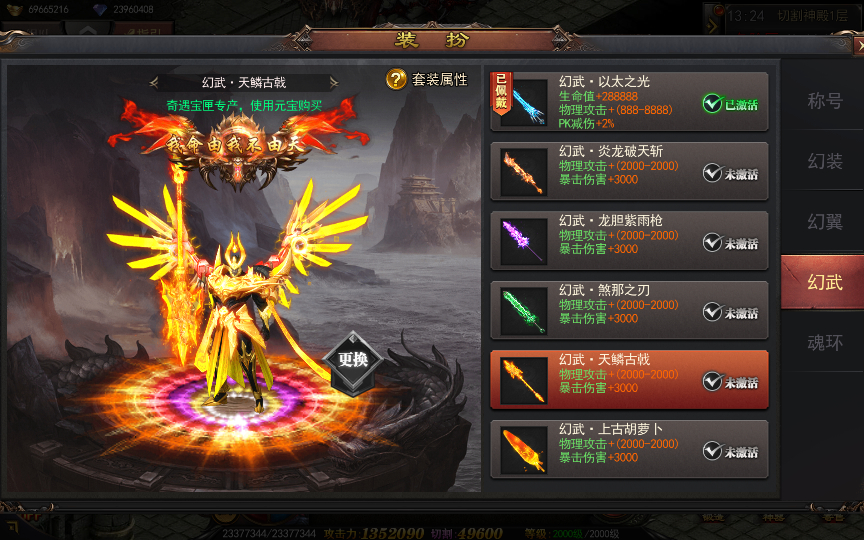Select the 幻翼 tab
864x540 pixels.
pyautogui.click(x=824, y=221)
